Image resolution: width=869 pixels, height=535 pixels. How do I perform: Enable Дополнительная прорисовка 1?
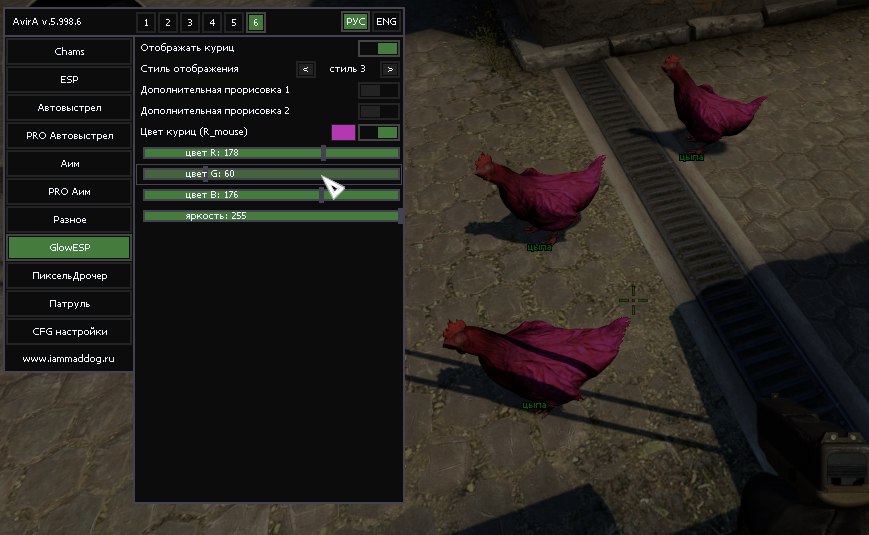pyautogui.click(x=379, y=90)
